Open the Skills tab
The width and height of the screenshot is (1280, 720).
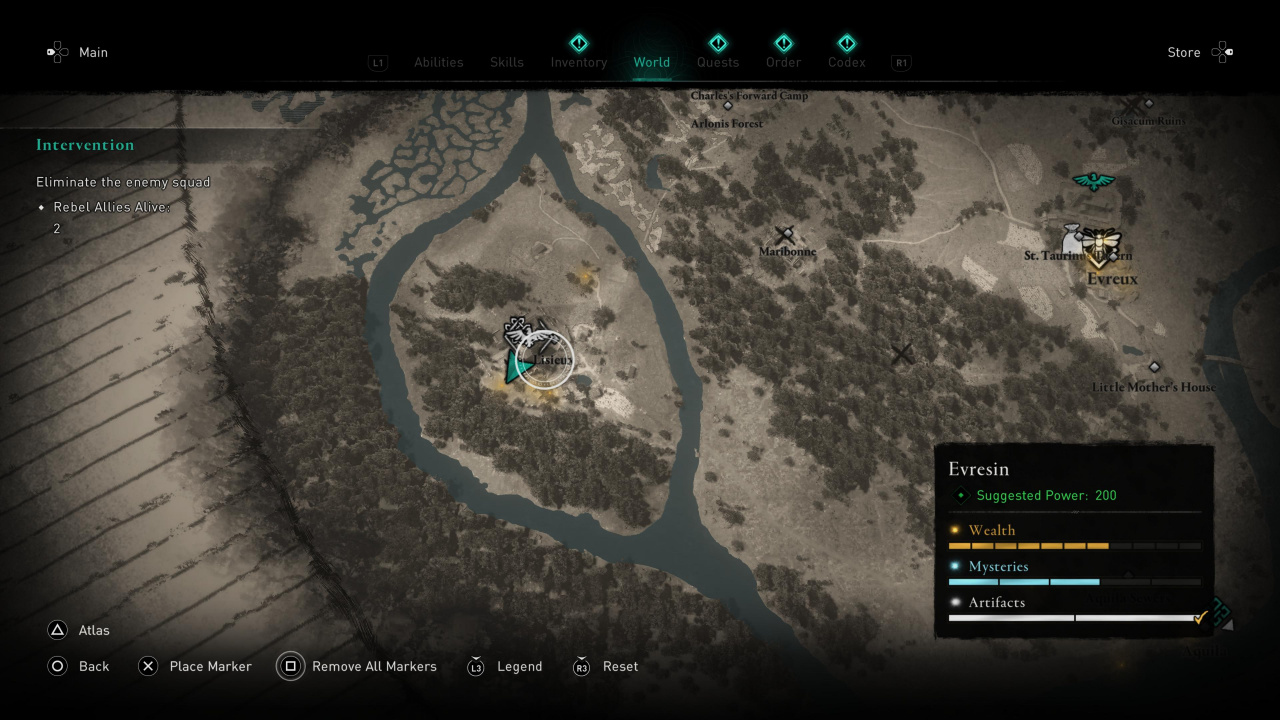pos(506,62)
